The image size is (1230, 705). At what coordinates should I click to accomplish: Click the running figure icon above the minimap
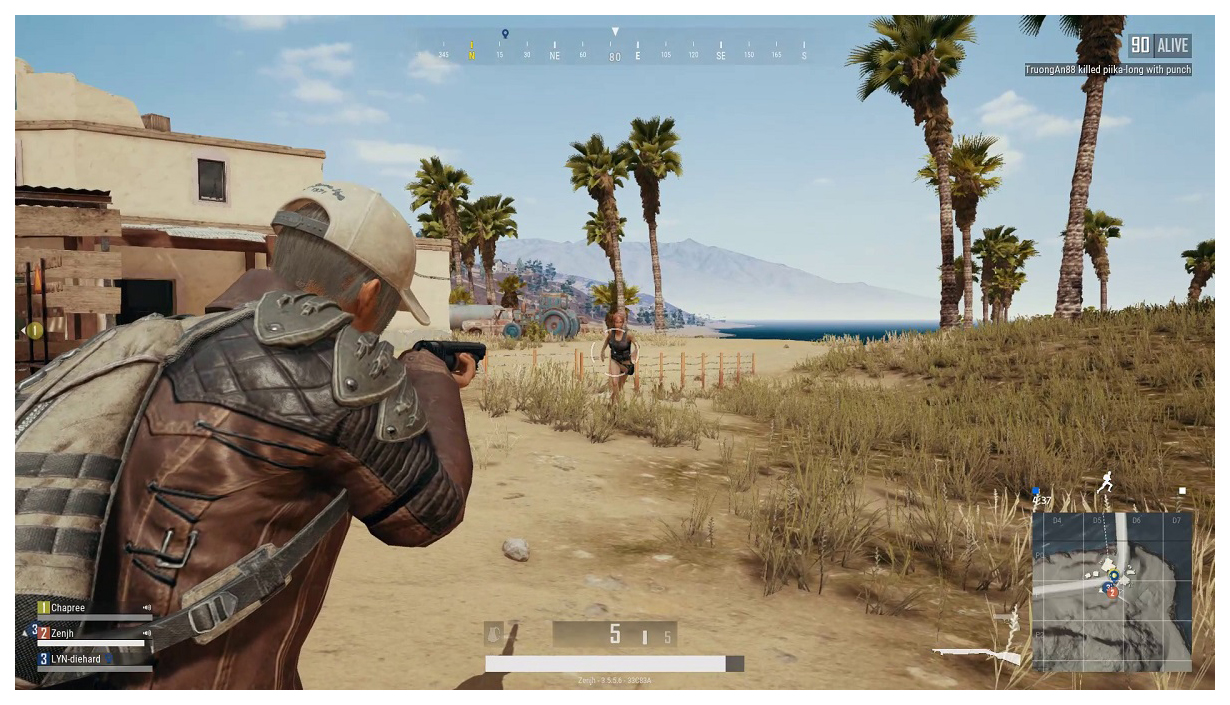click(1105, 482)
